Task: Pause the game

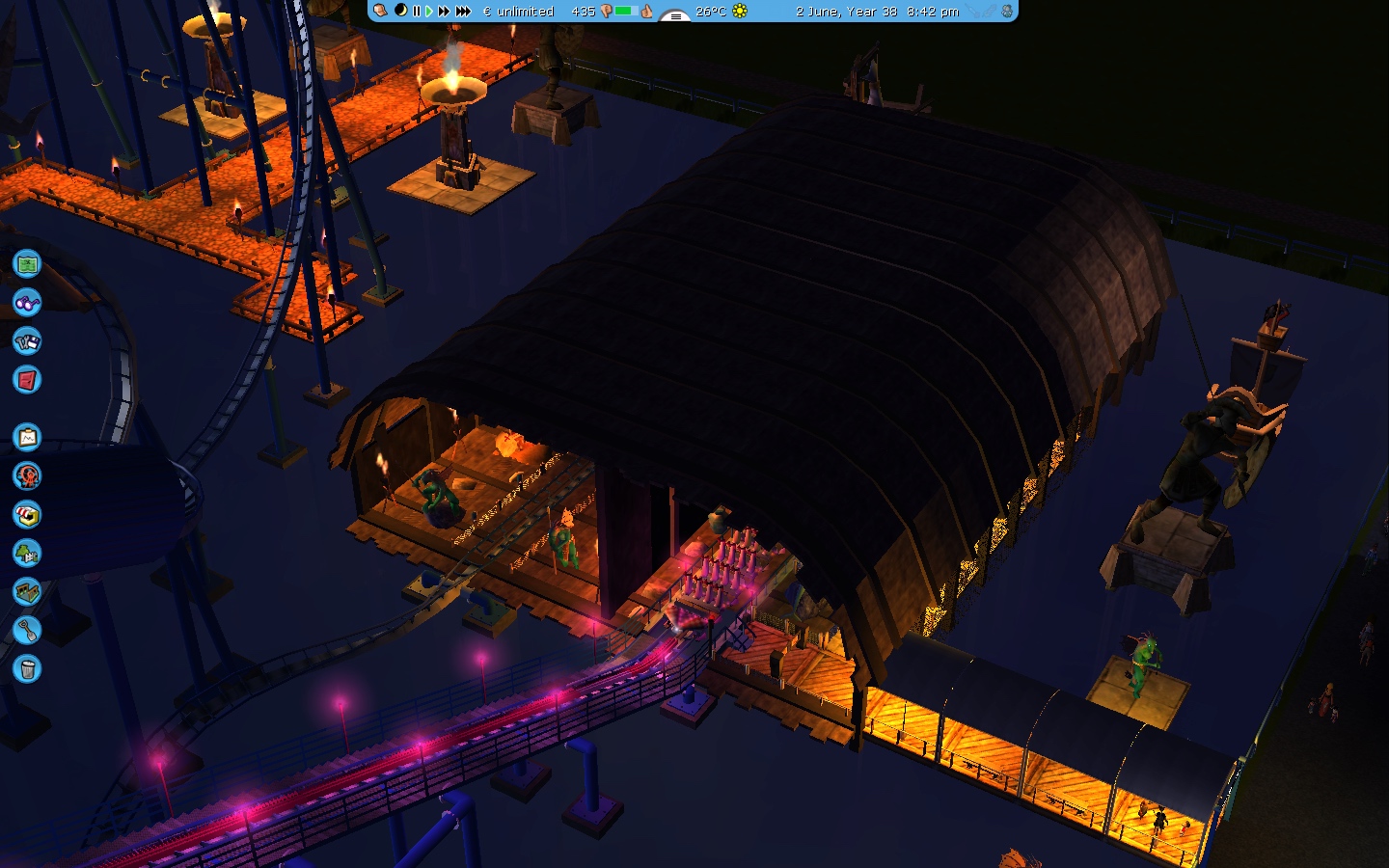Action: [x=417, y=12]
